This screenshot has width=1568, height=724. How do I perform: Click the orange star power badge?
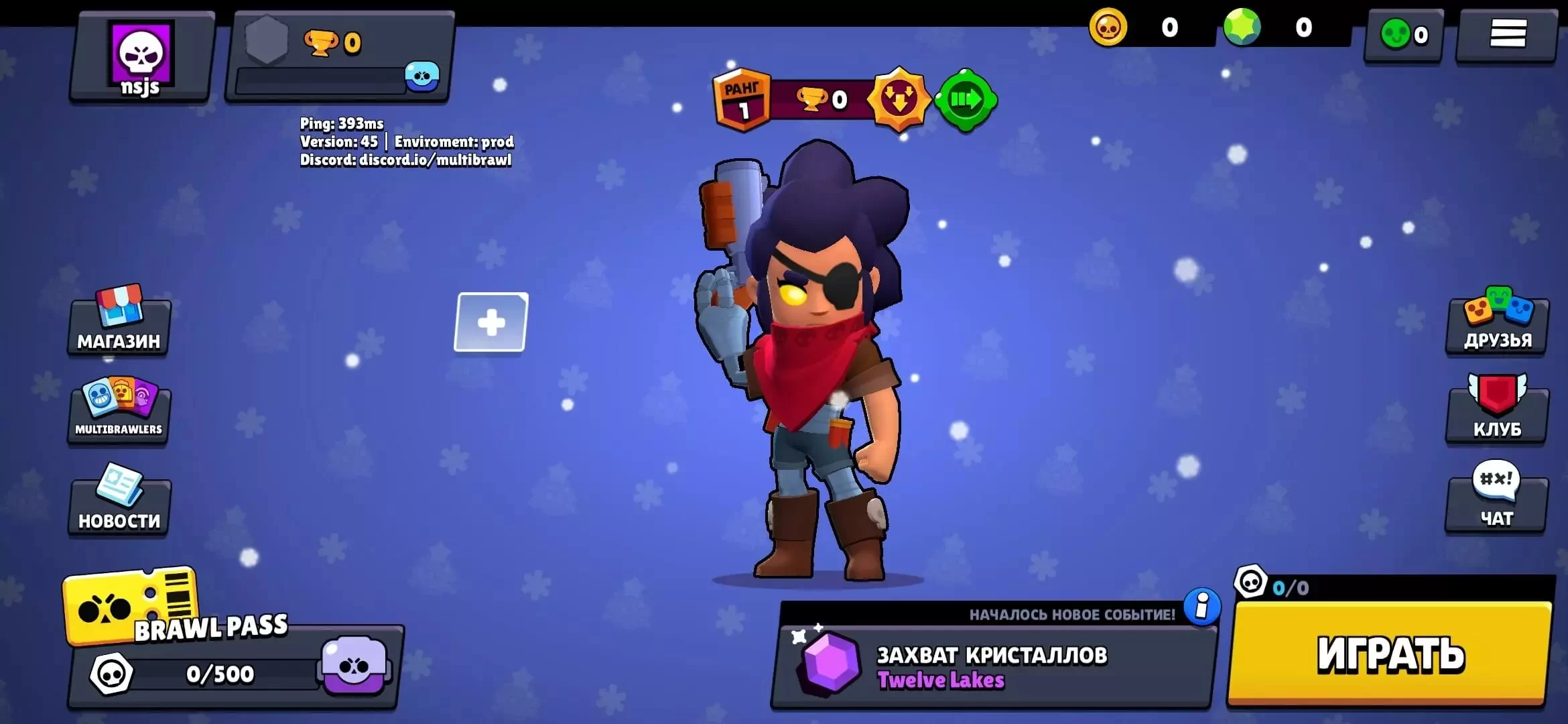(899, 101)
